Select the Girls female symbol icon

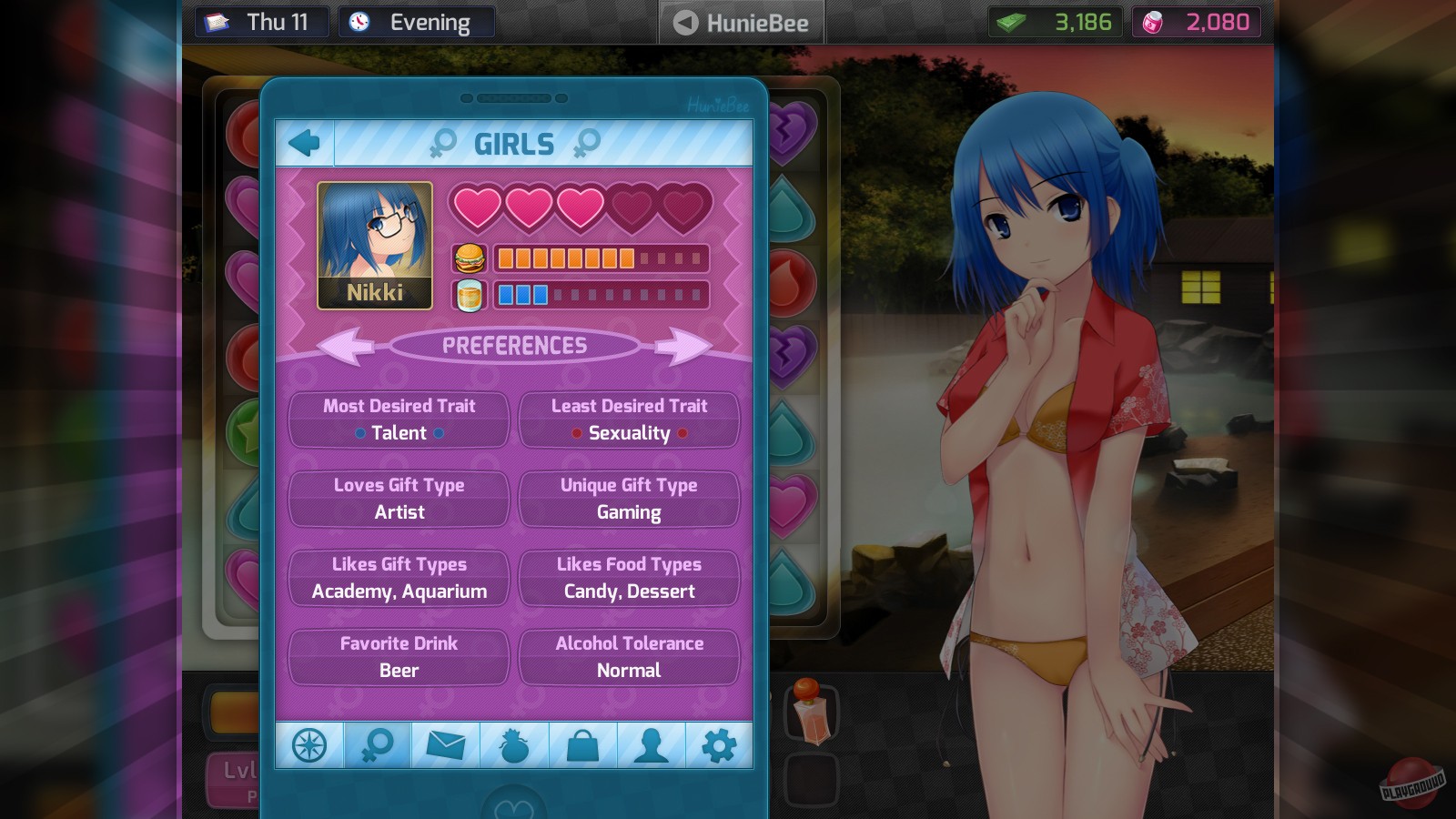coord(378,744)
